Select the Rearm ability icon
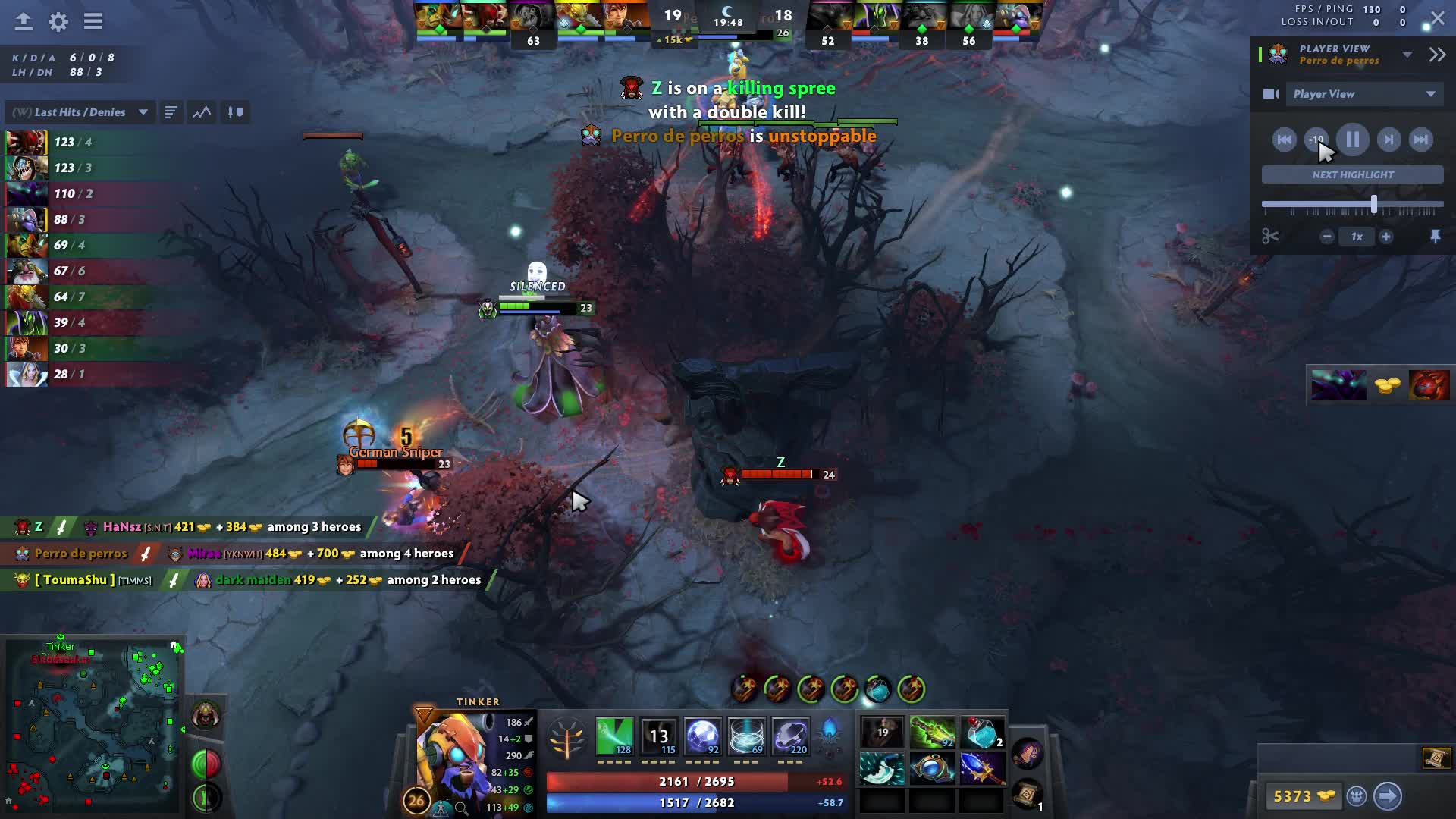Viewport: 1456px width, 819px height. [x=790, y=736]
